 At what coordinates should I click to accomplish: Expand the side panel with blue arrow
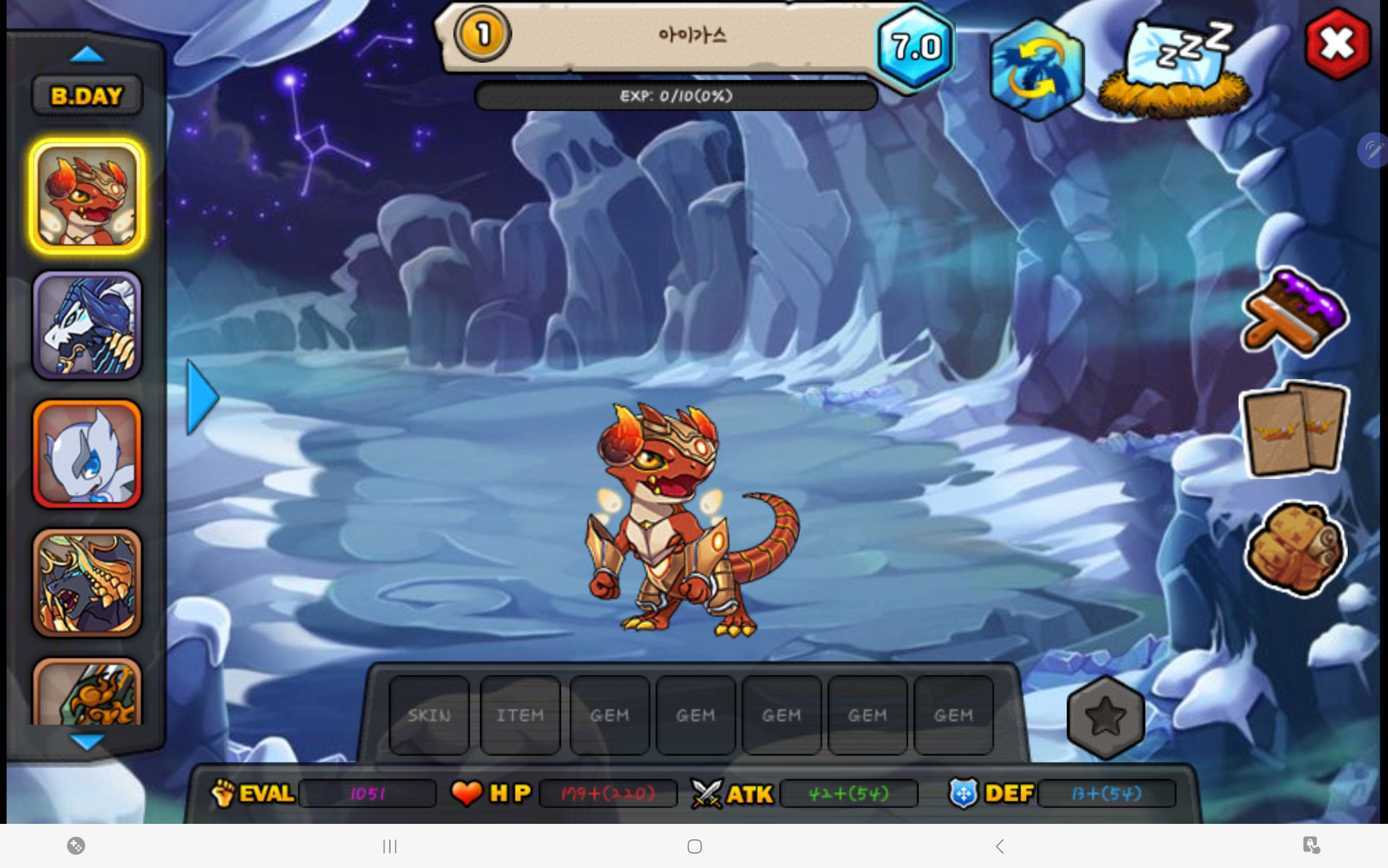pos(202,397)
